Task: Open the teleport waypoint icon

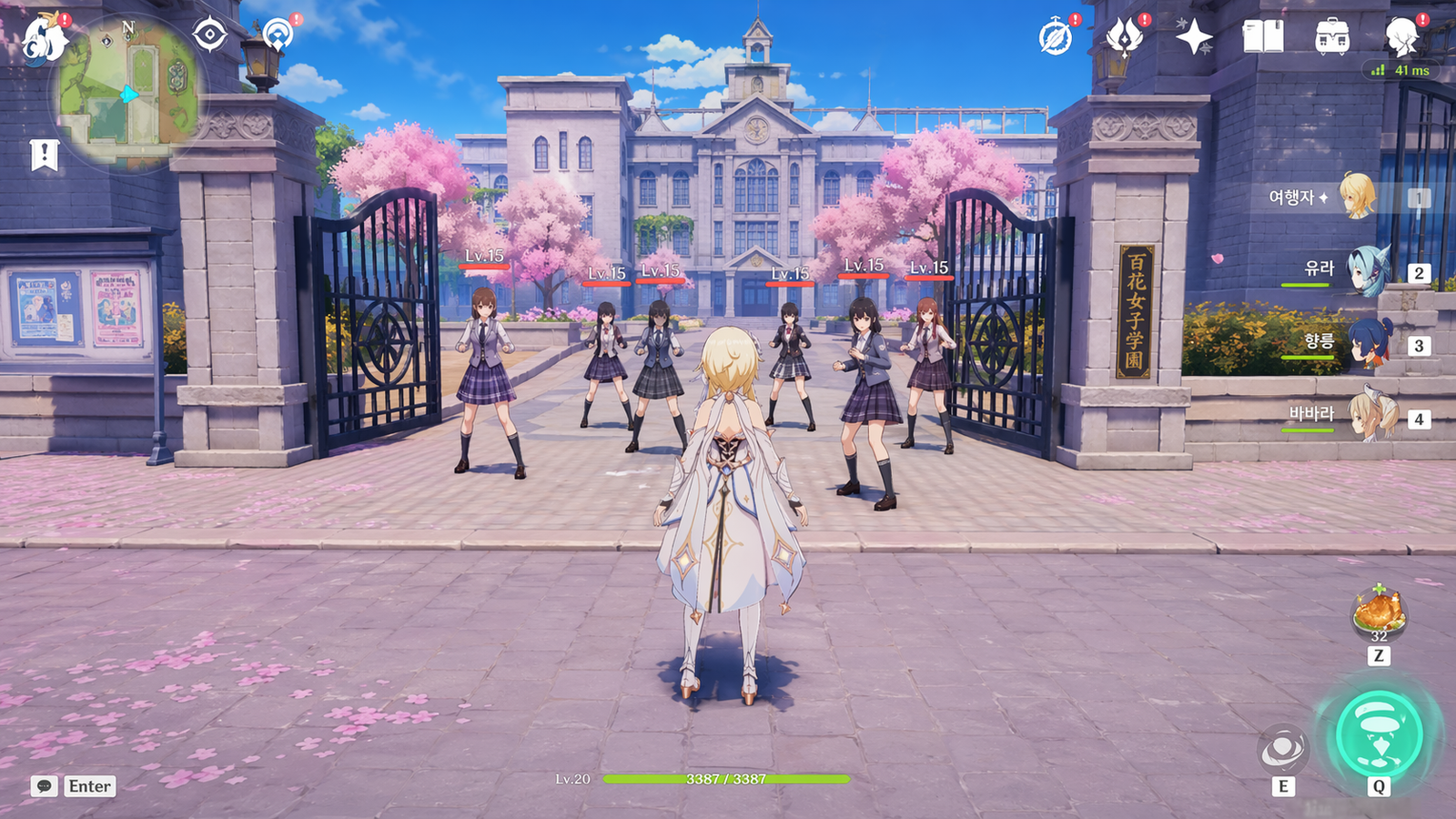Action: pyautogui.click(x=277, y=35)
